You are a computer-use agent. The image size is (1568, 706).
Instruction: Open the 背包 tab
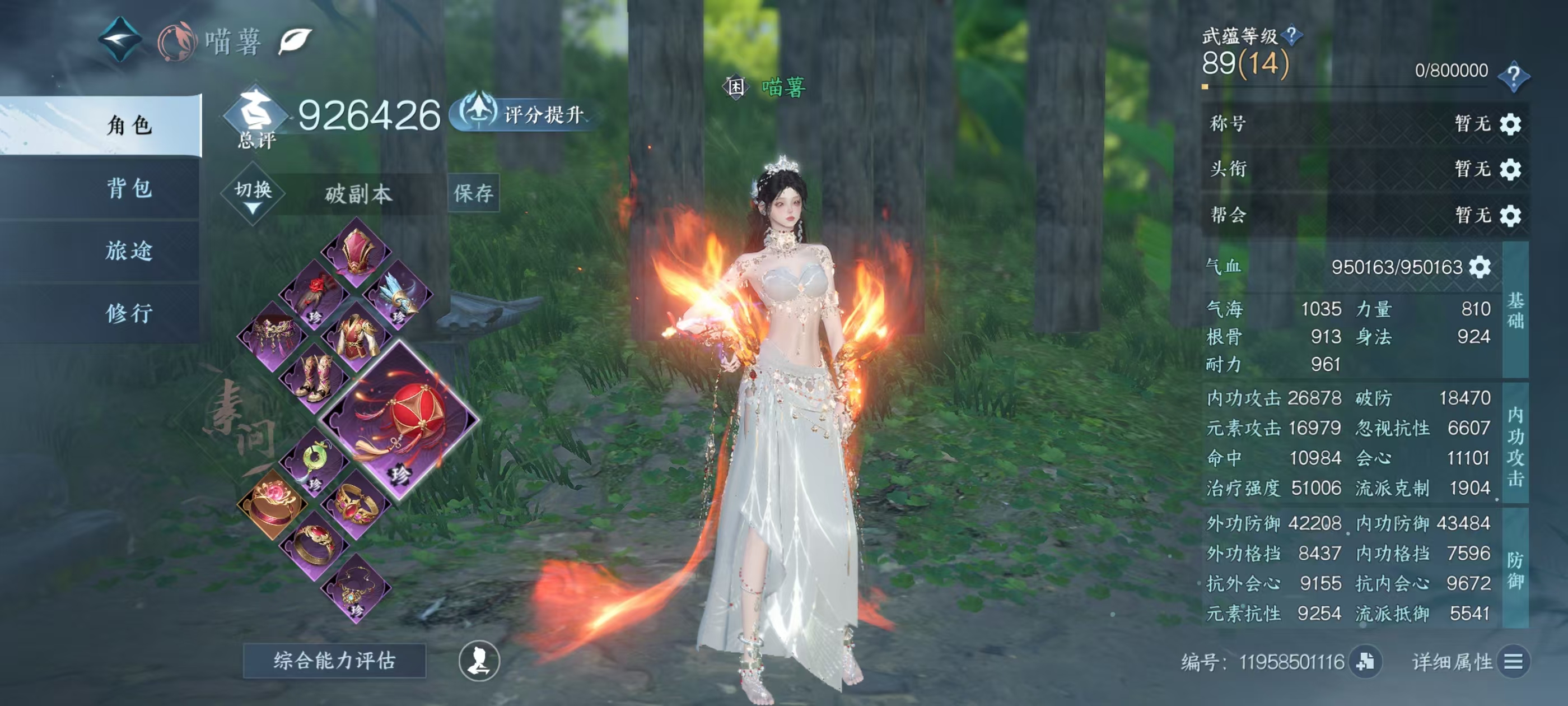[x=129, y=188]
